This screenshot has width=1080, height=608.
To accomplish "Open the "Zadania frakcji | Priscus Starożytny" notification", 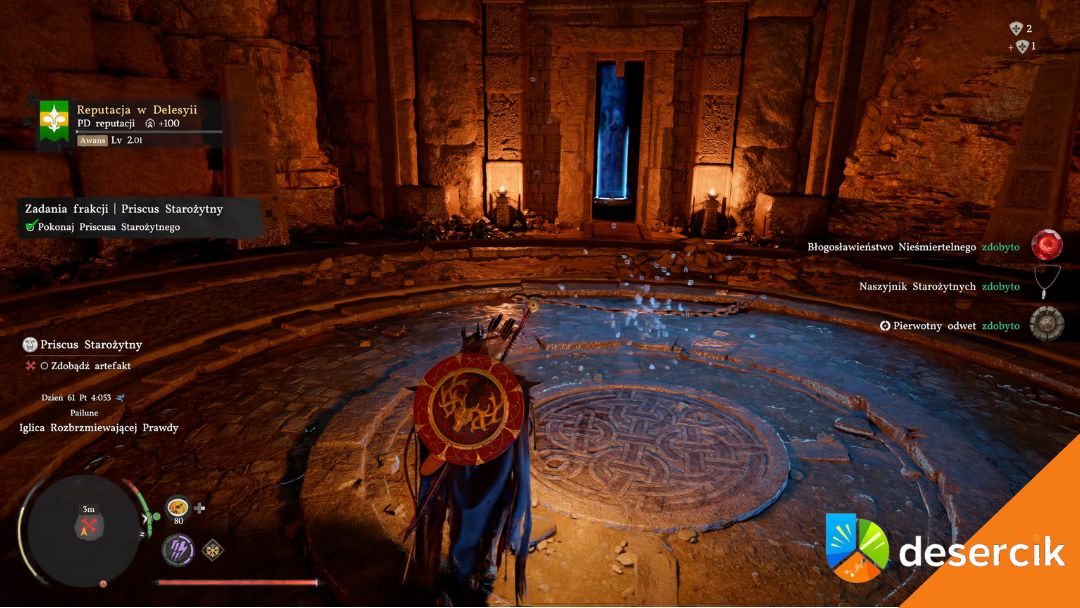I will pyautogui.click(x=124, y=208).
